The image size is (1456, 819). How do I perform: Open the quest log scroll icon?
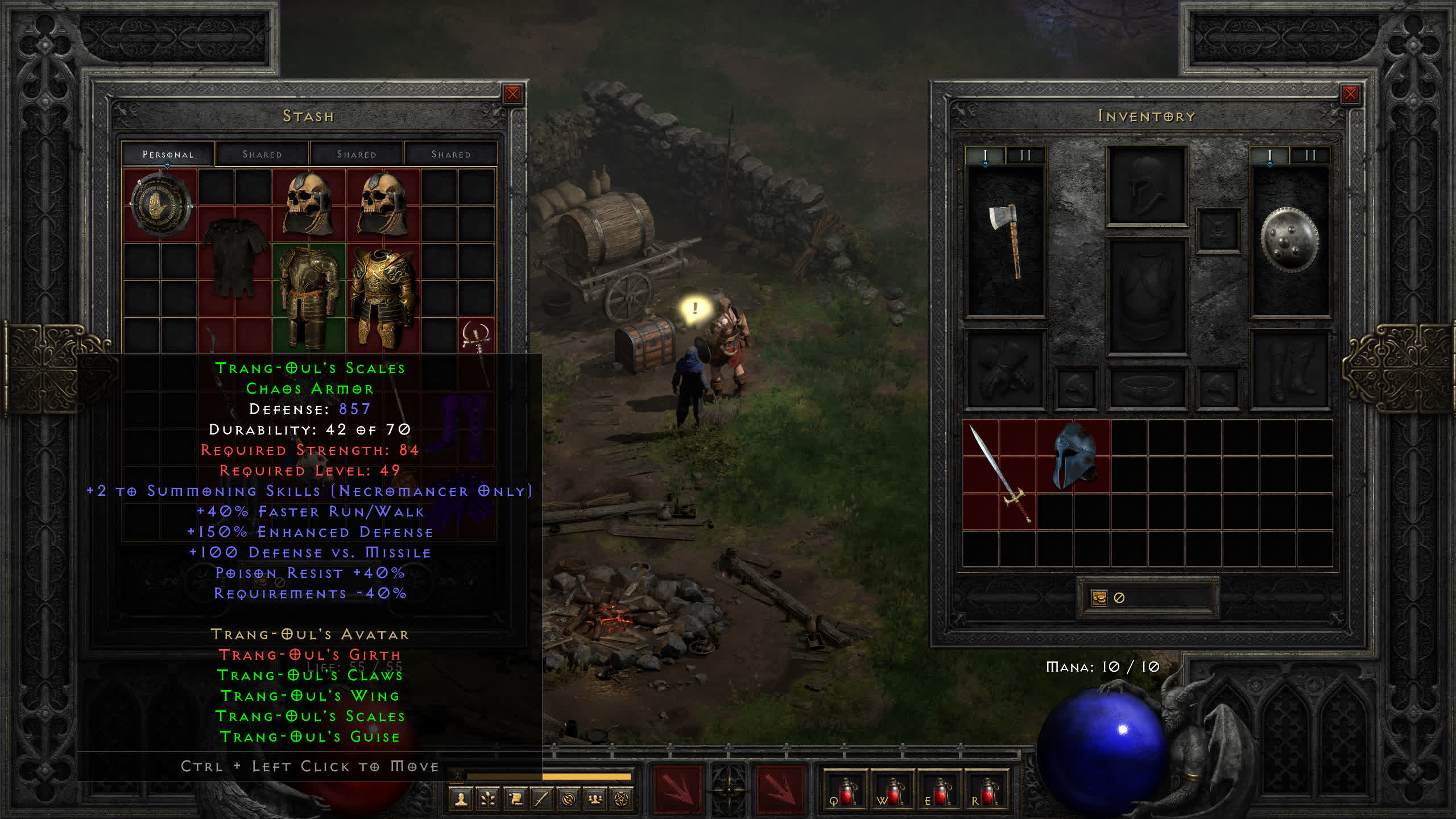pos(515,800)
